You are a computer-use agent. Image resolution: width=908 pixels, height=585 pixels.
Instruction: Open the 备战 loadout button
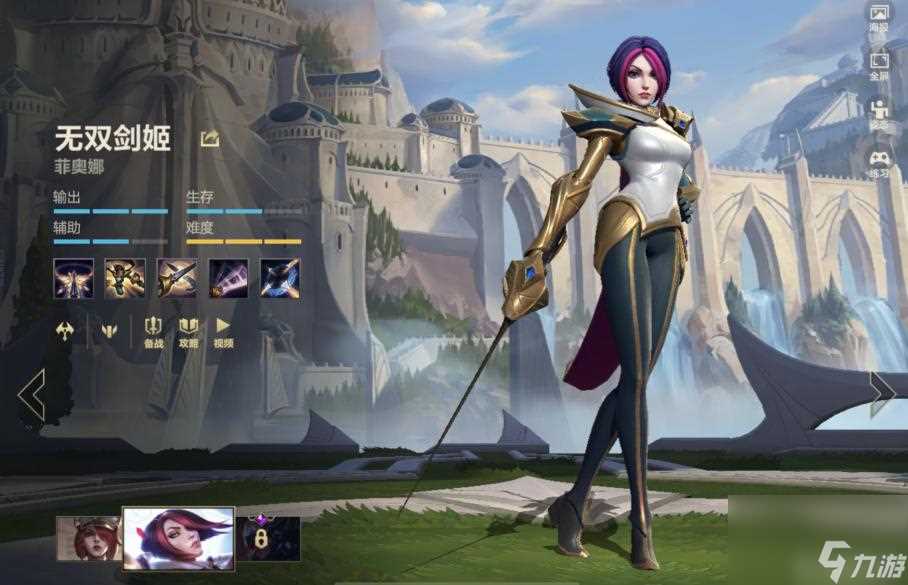[153, 331]
